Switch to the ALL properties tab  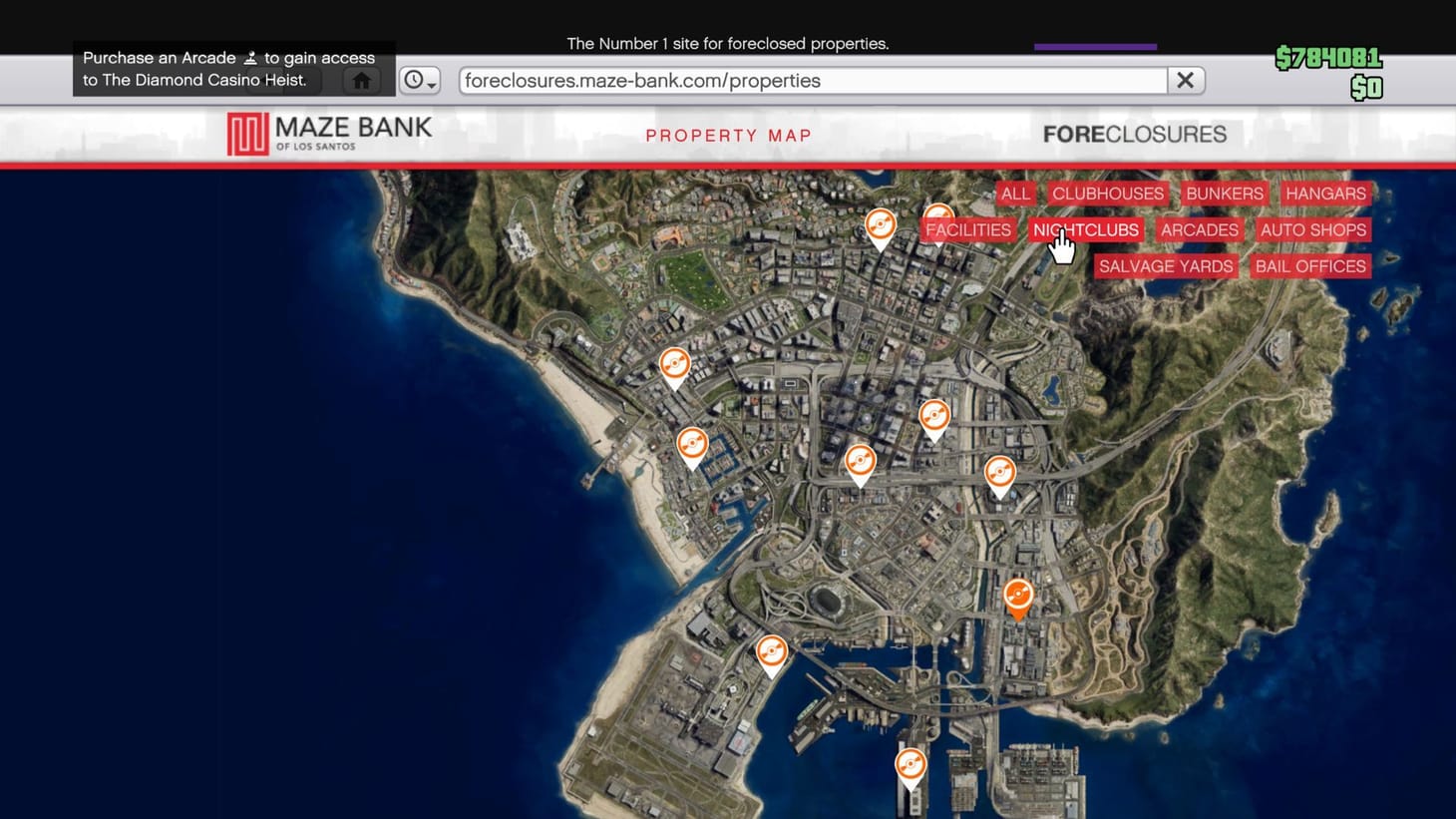coord(1015,194)
